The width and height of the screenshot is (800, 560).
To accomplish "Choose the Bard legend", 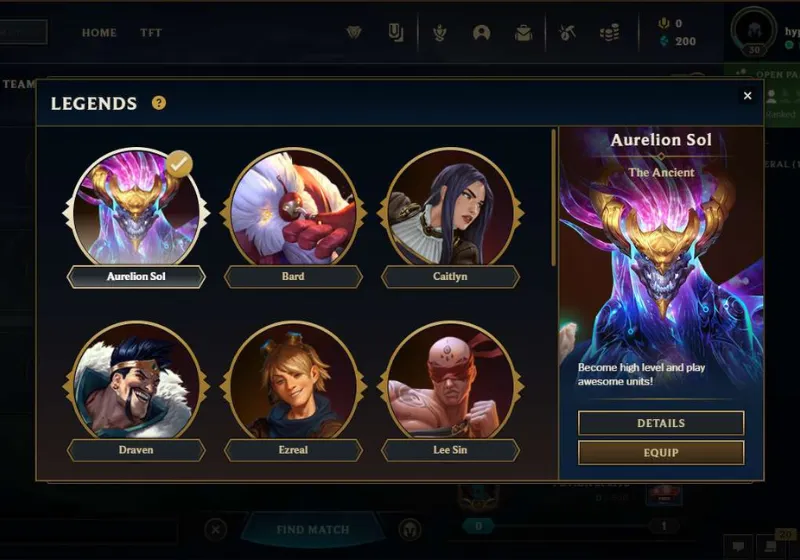I will click(293, 207).
